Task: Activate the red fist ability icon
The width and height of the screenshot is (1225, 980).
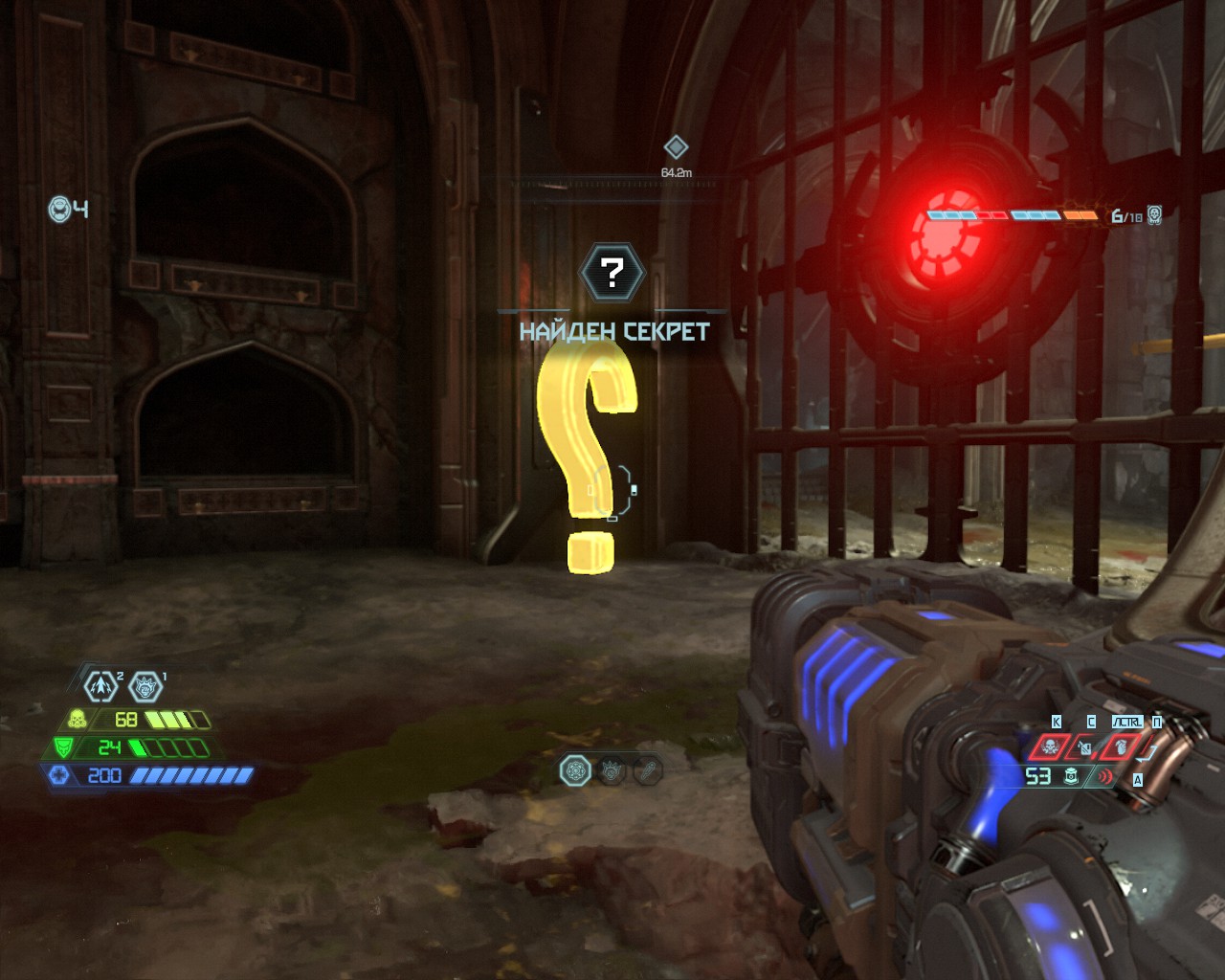Action: [1121, 746]
